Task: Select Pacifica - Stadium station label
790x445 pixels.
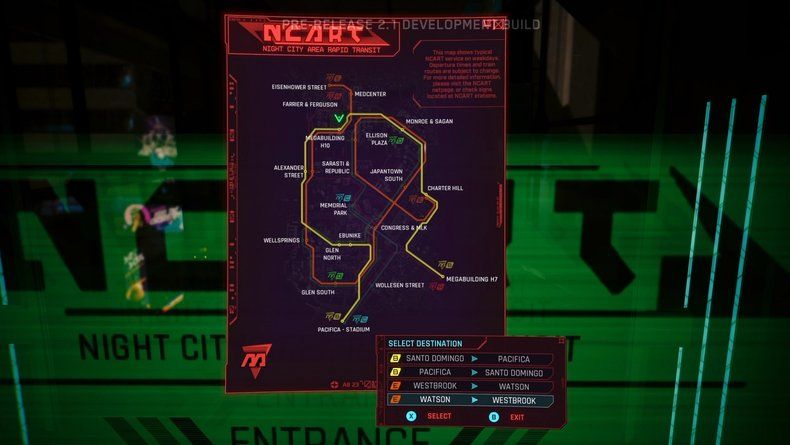Action: 344,329
